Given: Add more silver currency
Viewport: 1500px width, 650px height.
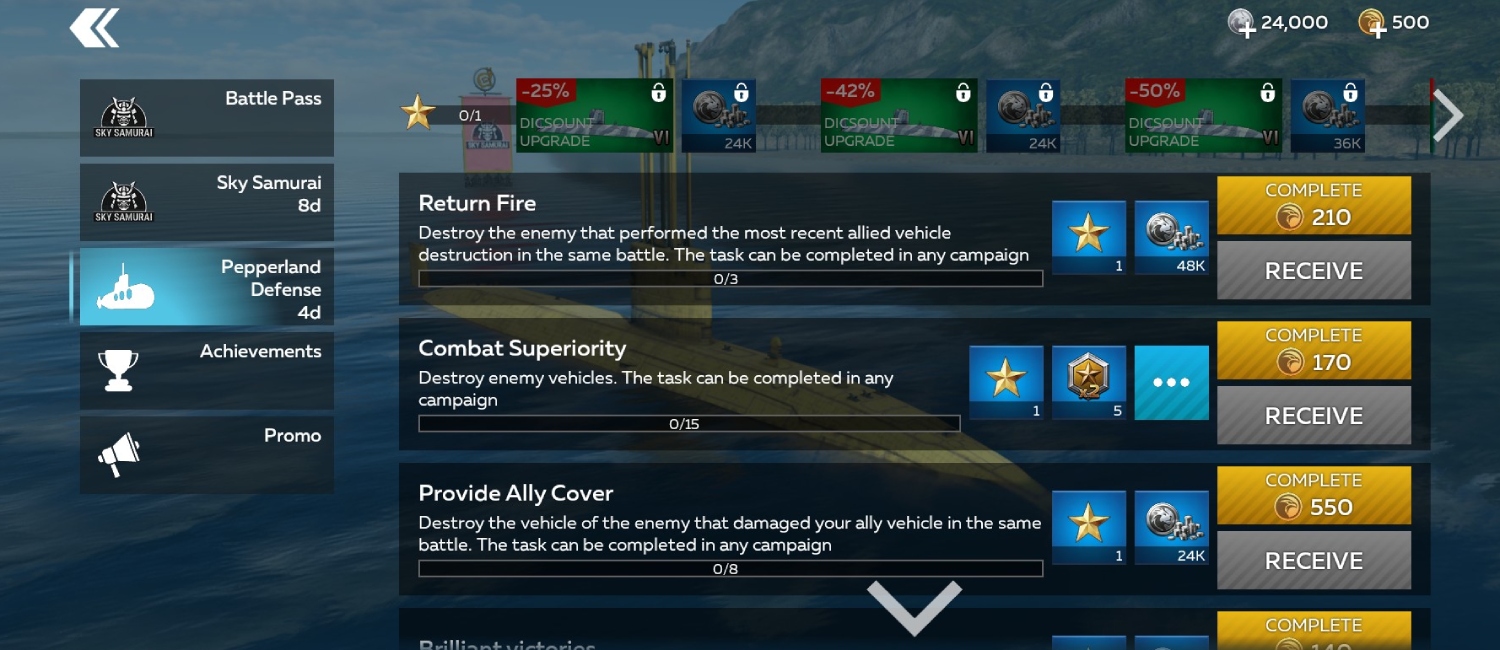Looking at the screenshot, I should [1243, 24].
